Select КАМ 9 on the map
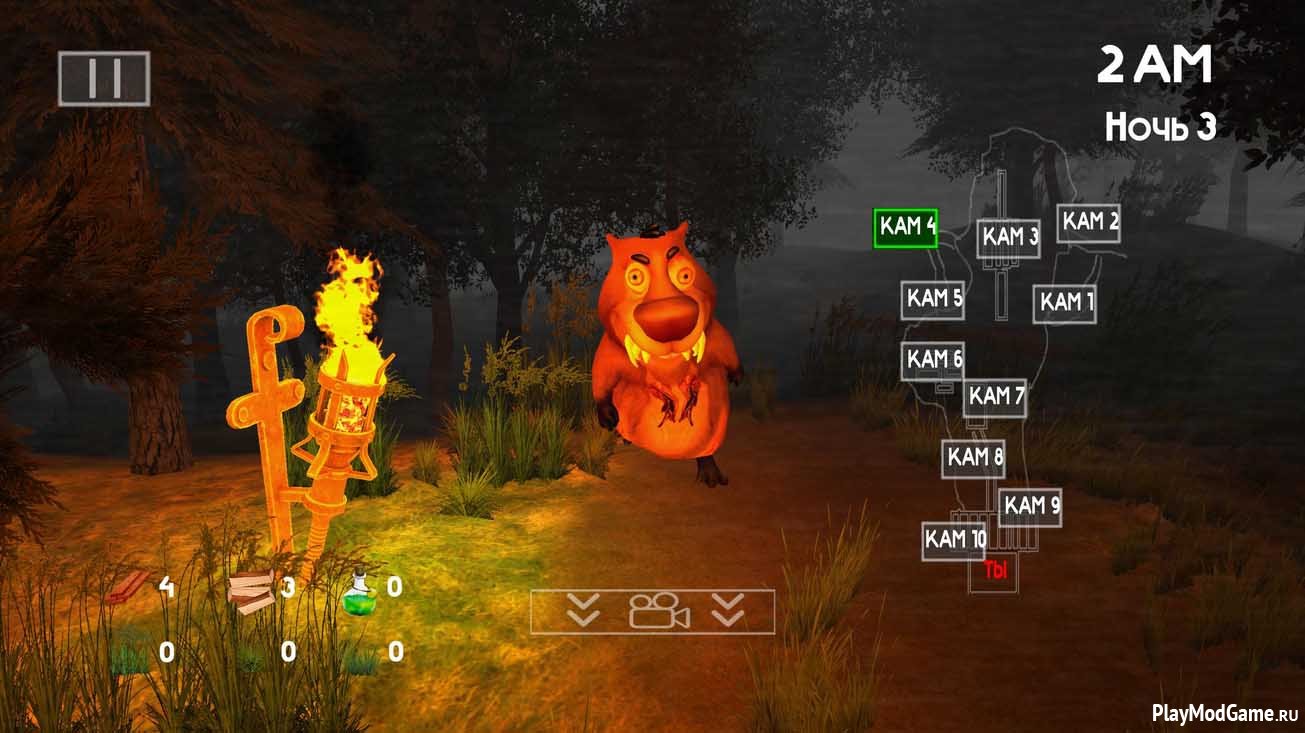This screenshot has height=733, width=1305. 1030,506
